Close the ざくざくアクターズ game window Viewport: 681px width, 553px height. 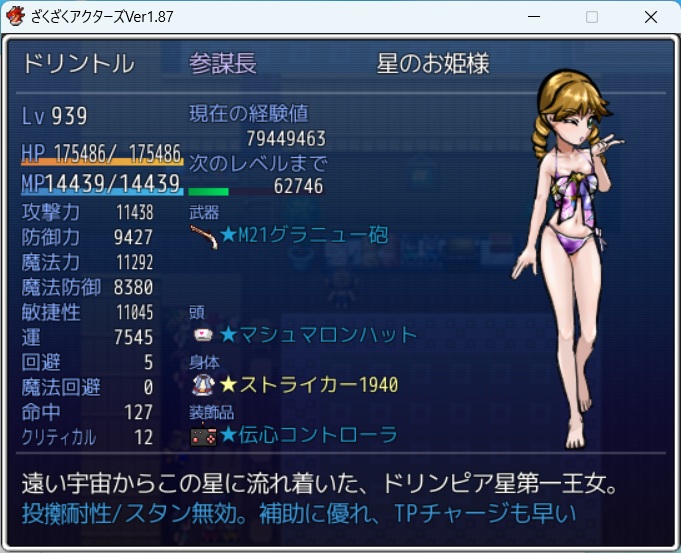click(x=651, y=17)
